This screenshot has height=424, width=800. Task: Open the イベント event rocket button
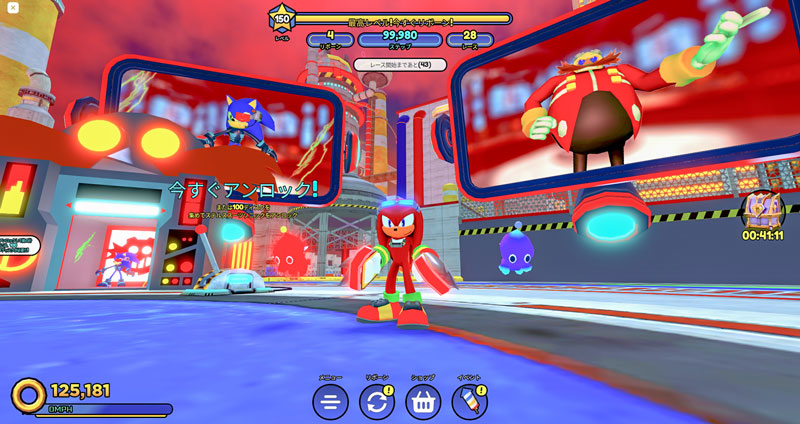[469, 402]
